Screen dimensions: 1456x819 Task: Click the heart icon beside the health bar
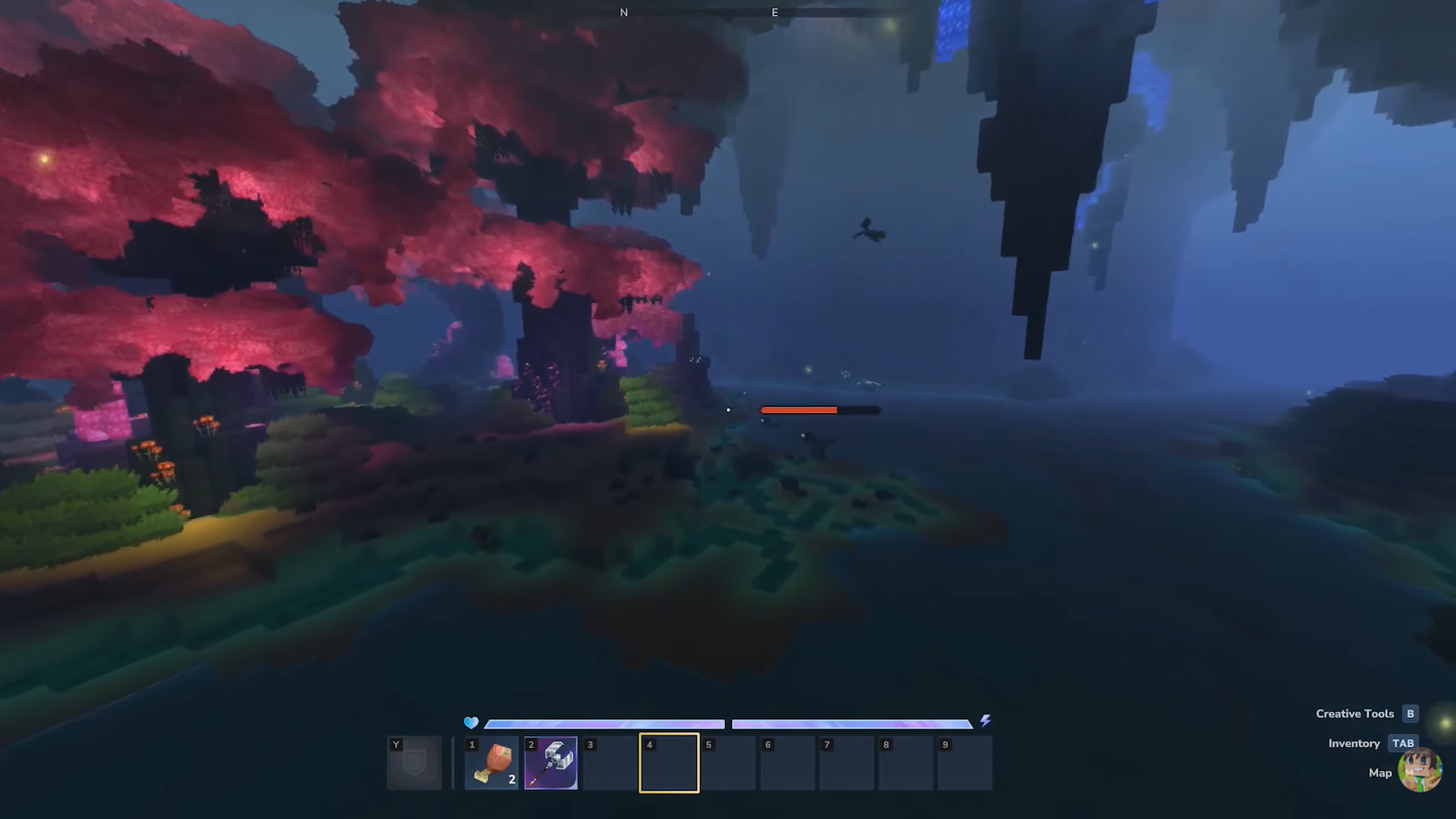[471, 723]
